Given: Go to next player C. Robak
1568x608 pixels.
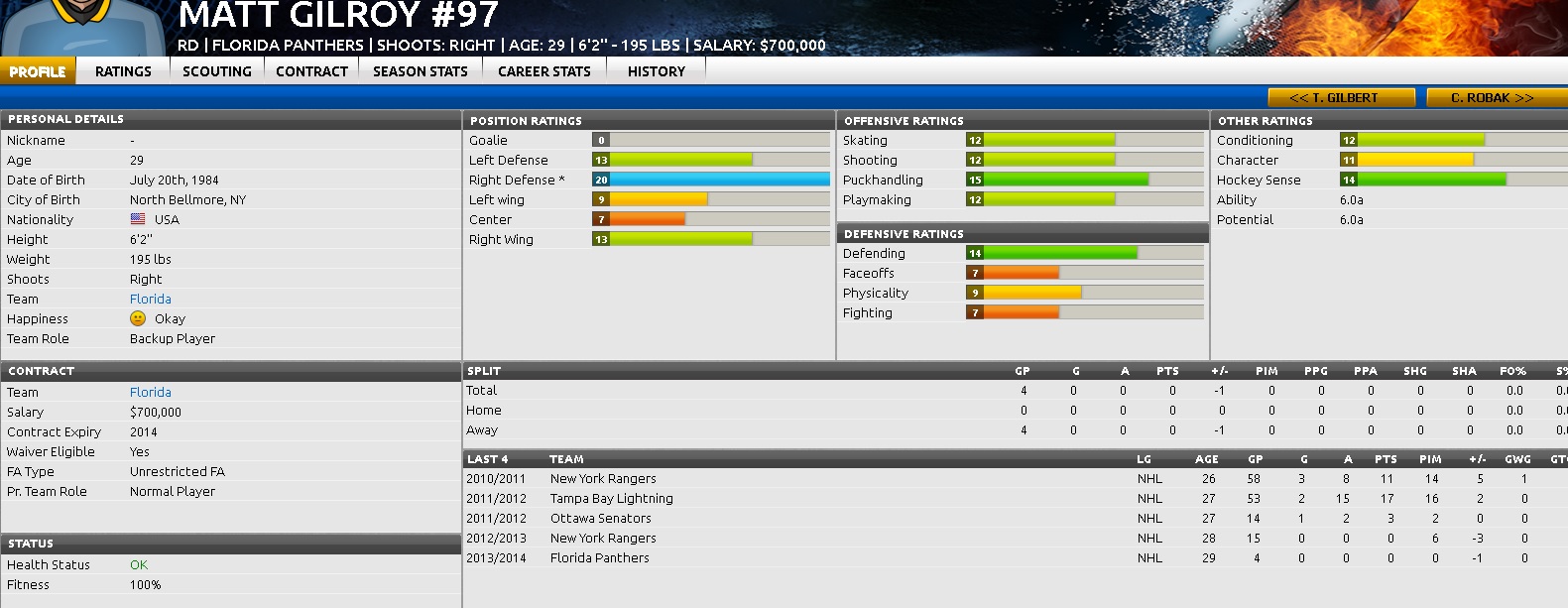Looking at the screenshot, I should (1492, 97).
